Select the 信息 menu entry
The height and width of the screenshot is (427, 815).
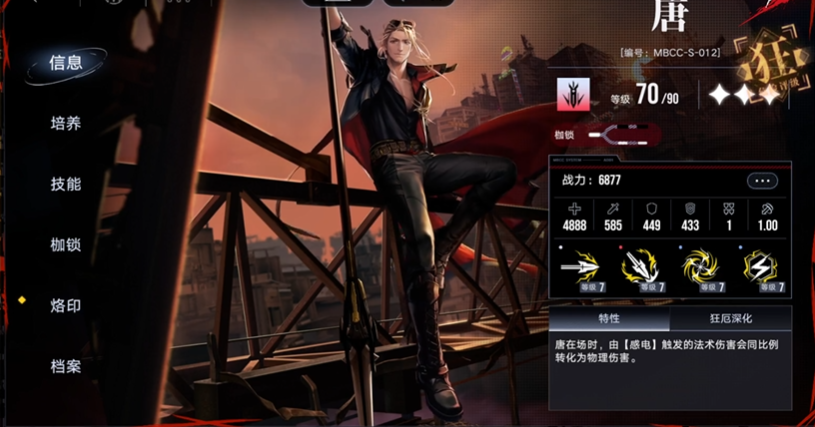click(66, 63)
